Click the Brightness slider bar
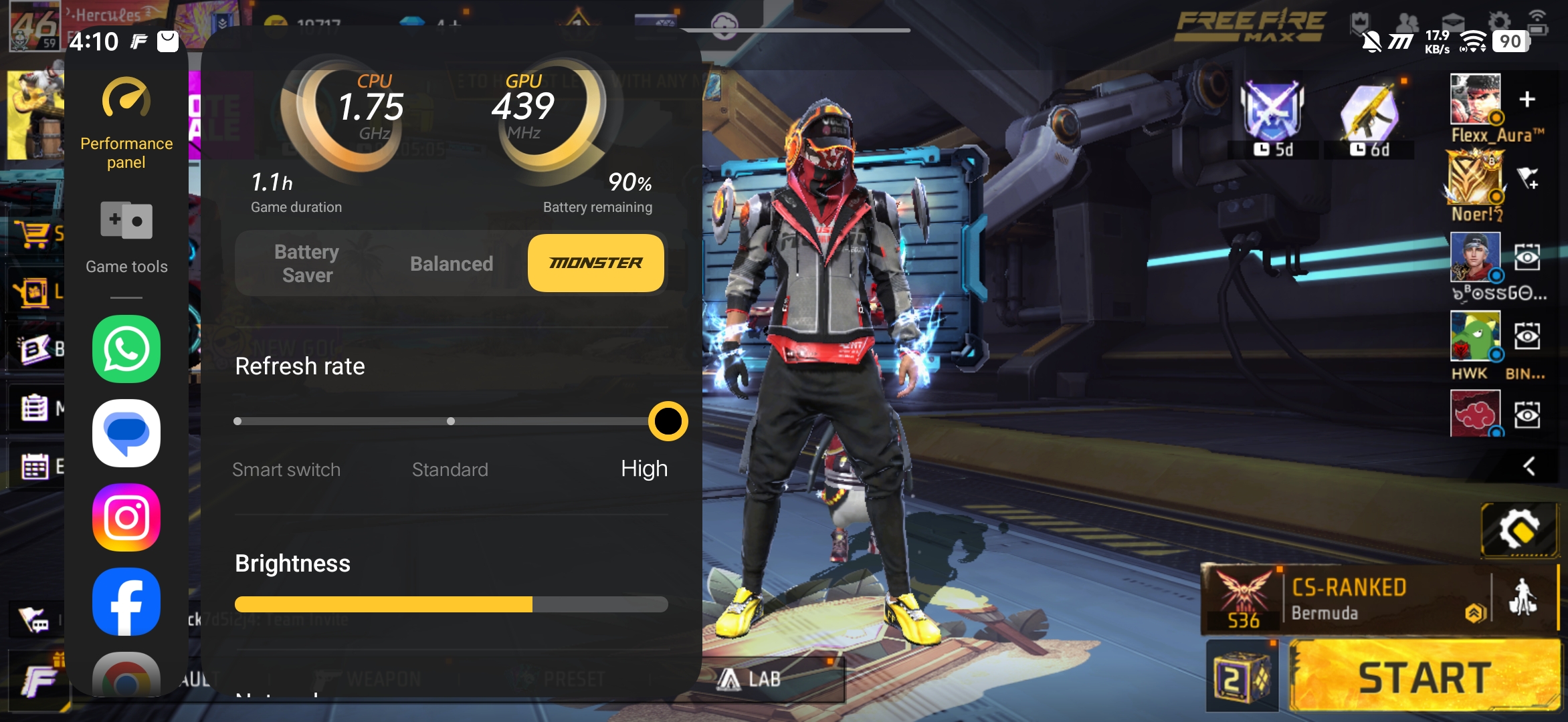 [x=451, y=604]
